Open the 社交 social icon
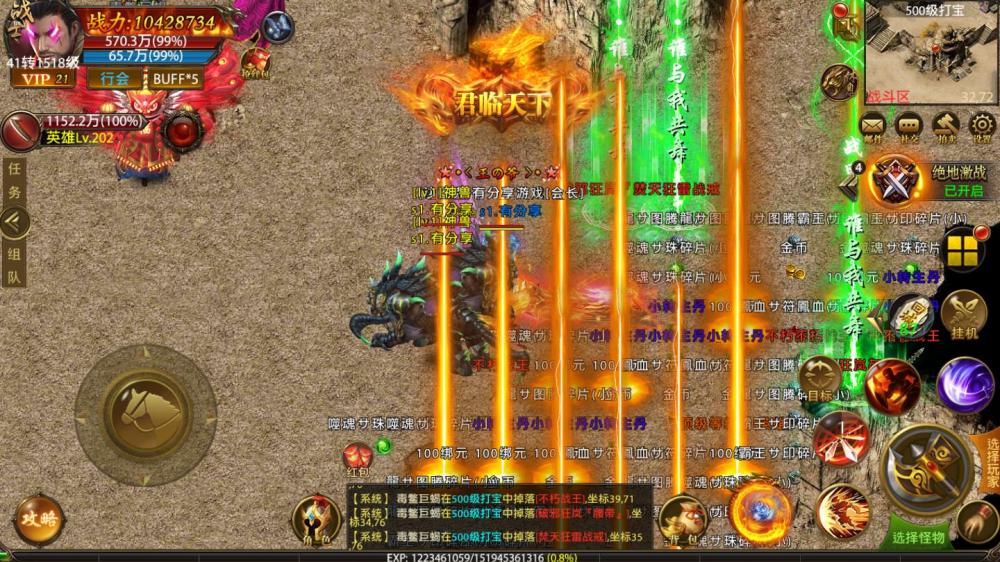 point(908,126)
